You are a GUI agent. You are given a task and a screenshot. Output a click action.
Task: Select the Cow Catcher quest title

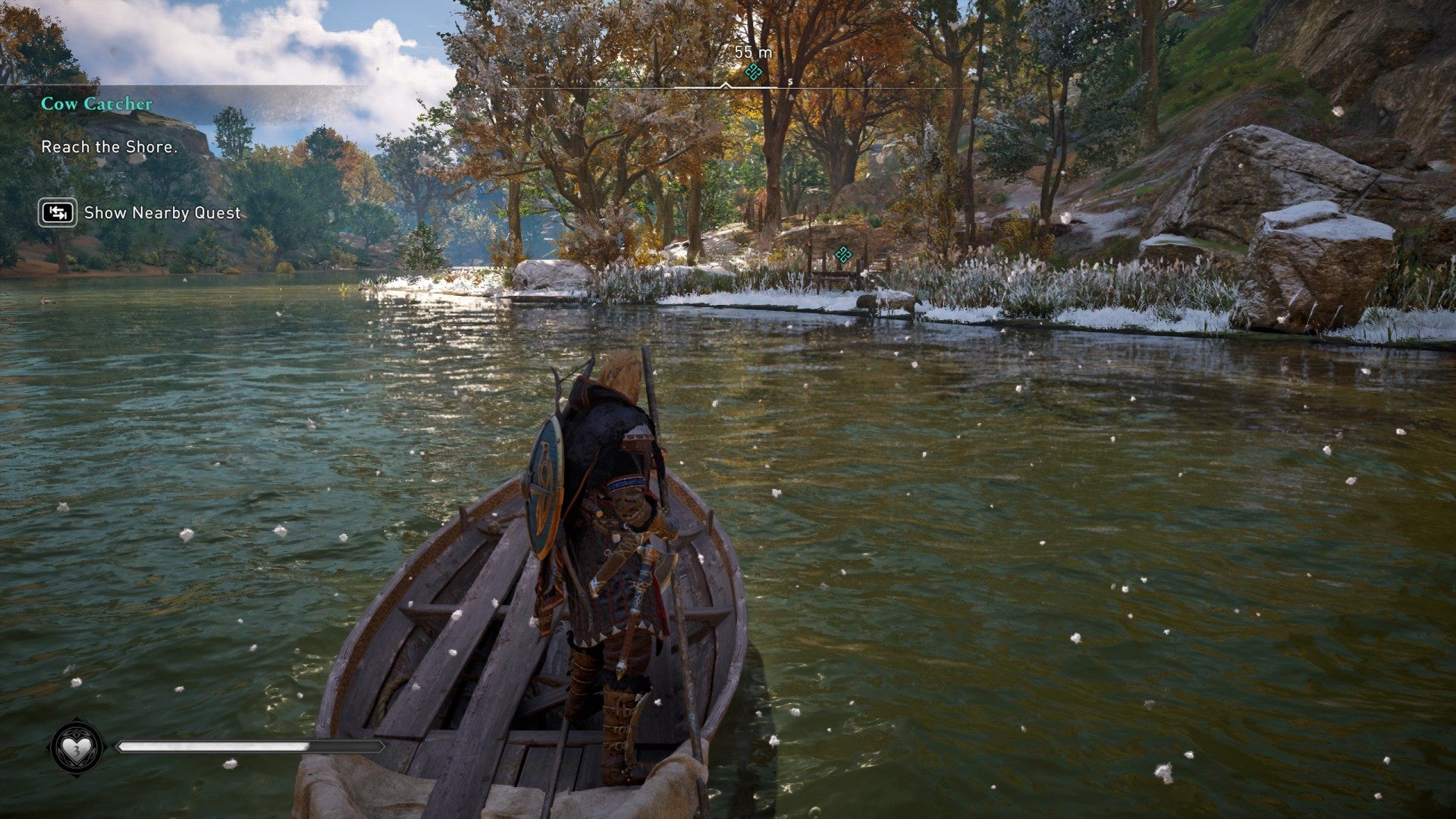pyautogui.click(x=96, y=104)
